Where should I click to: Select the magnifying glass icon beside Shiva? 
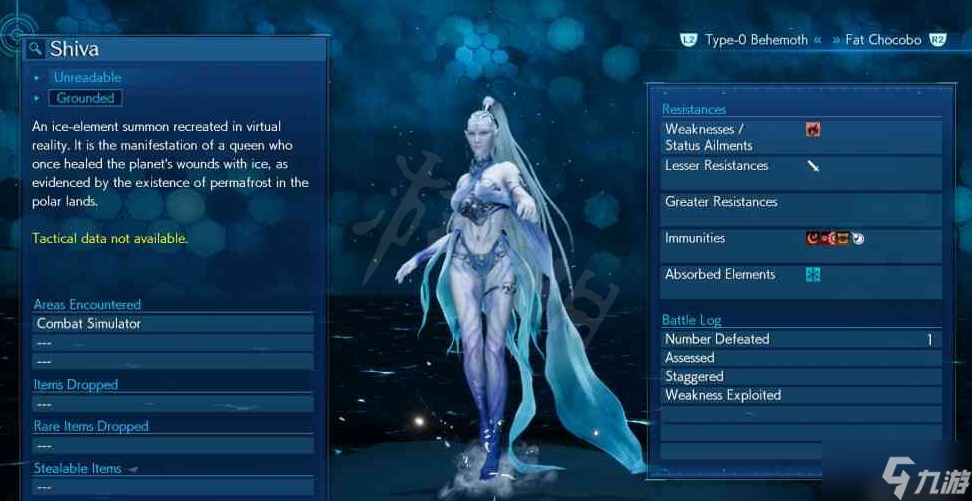coord(35,49)
